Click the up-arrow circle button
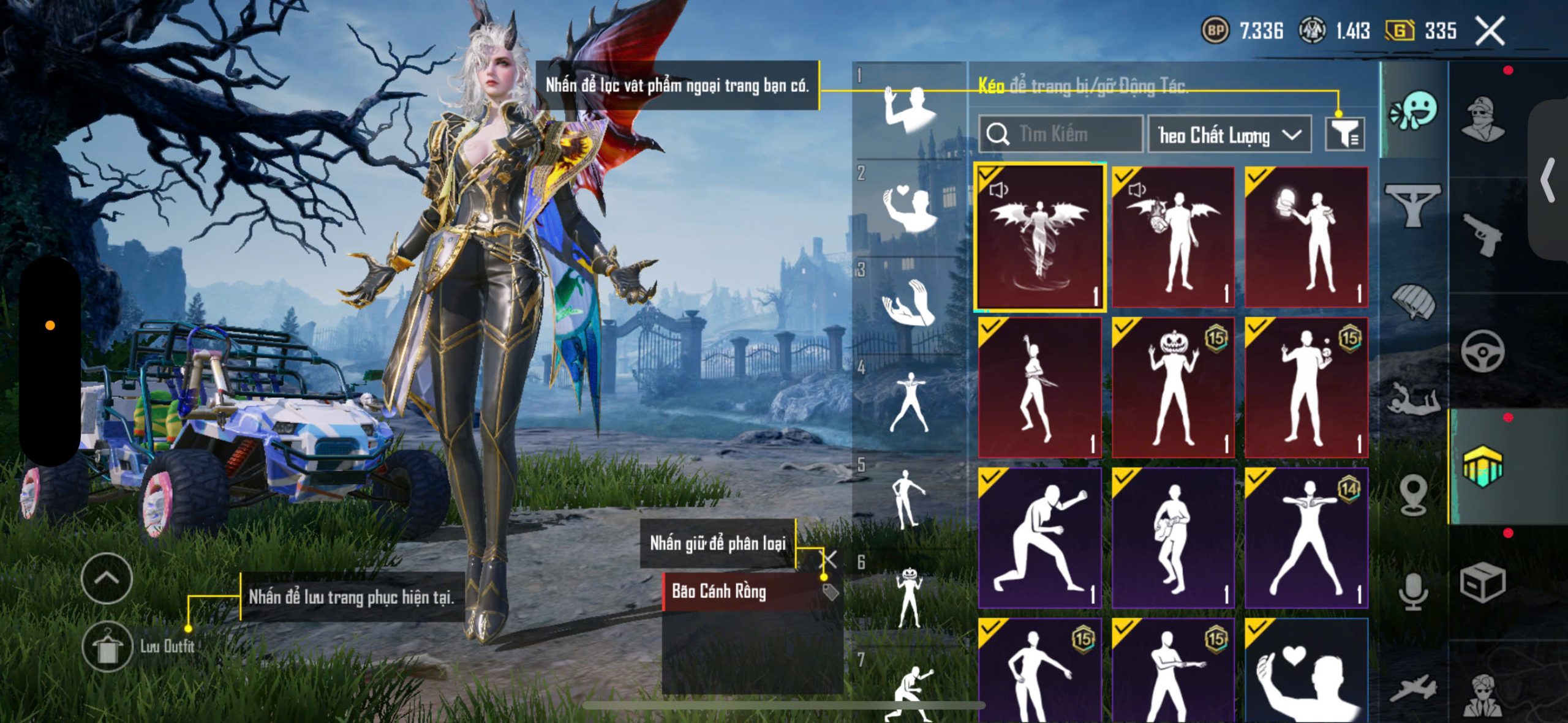 (x=107, y=578)
